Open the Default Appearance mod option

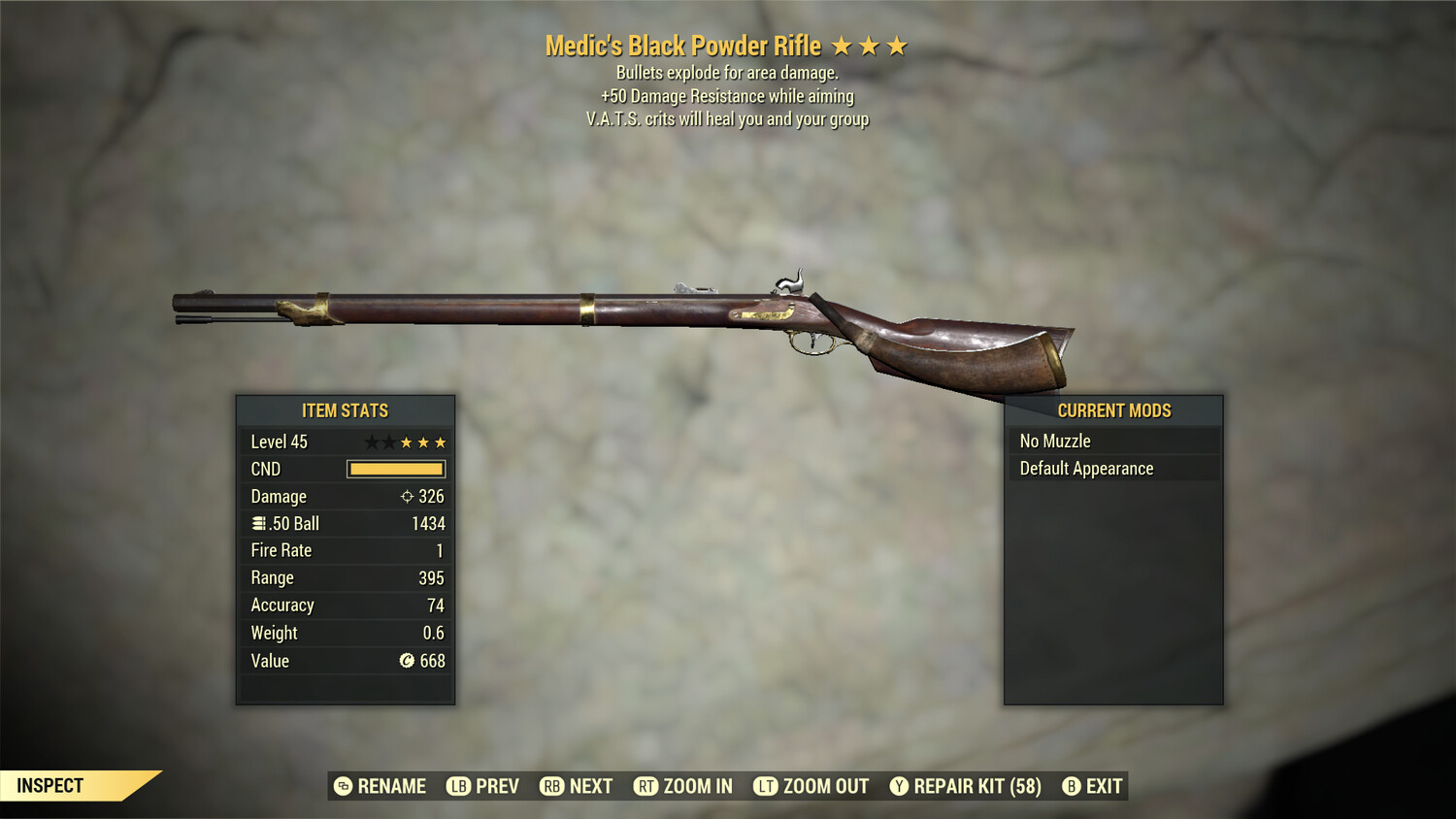point(1085,468)
